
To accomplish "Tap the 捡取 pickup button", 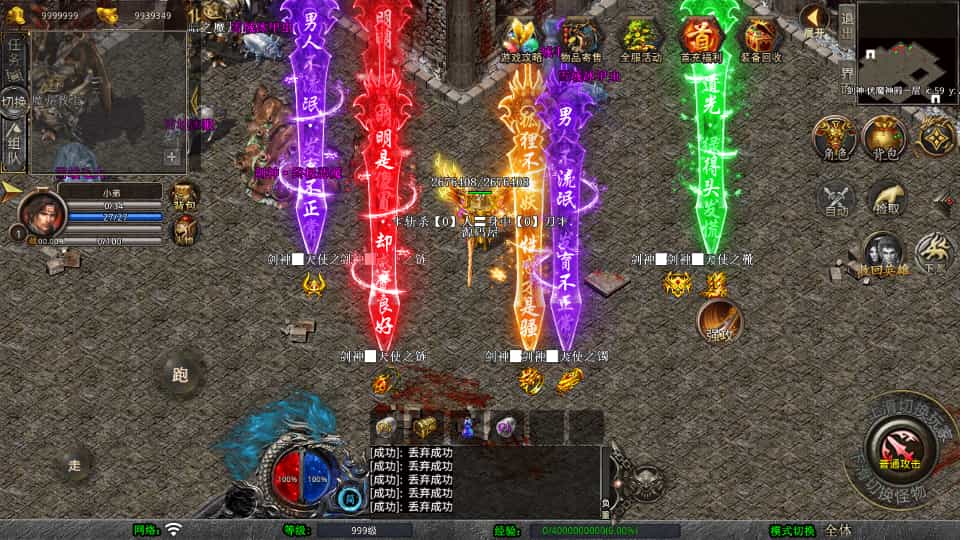I will 886,198.
